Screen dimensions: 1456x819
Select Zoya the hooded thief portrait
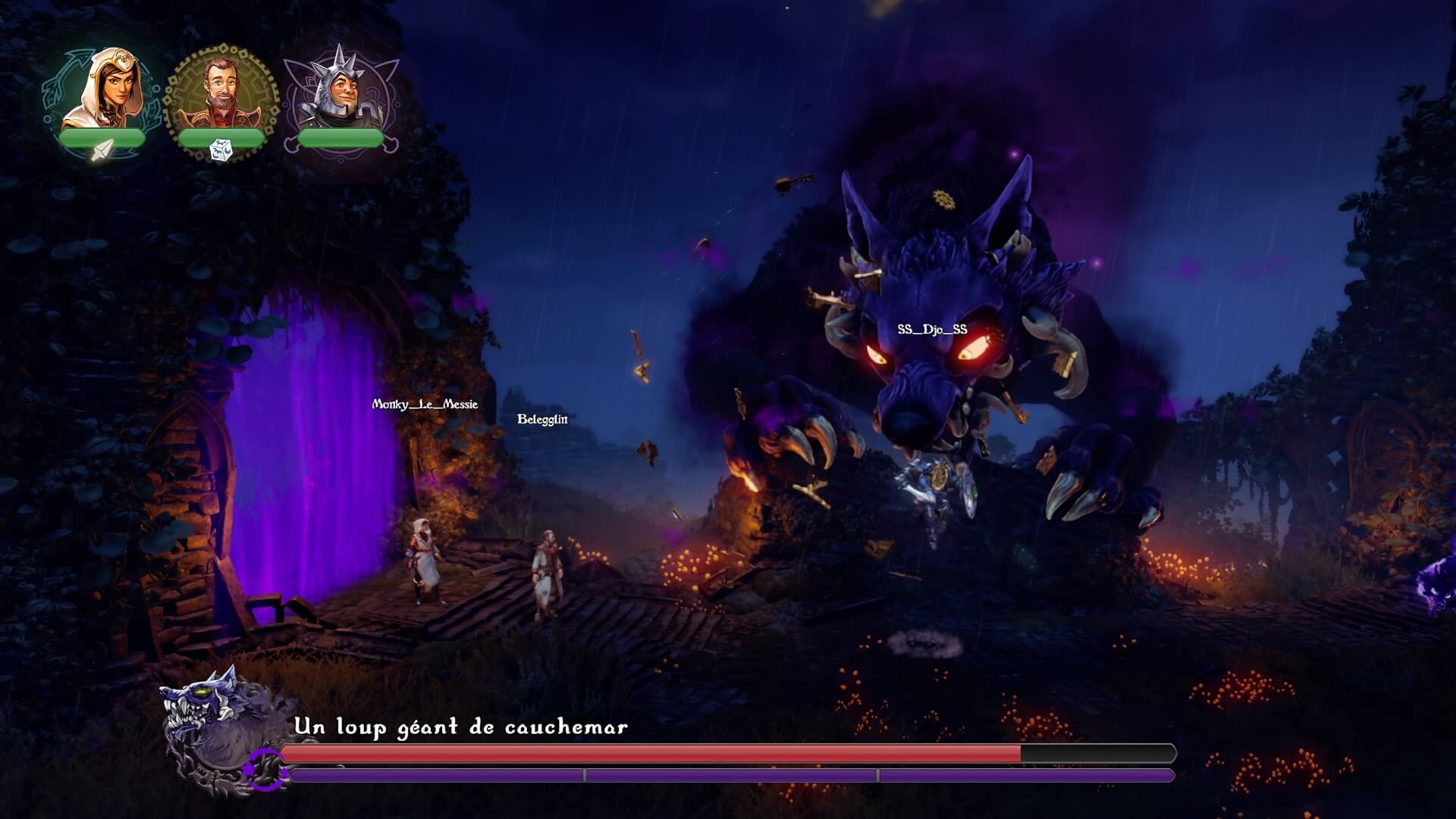102,89
